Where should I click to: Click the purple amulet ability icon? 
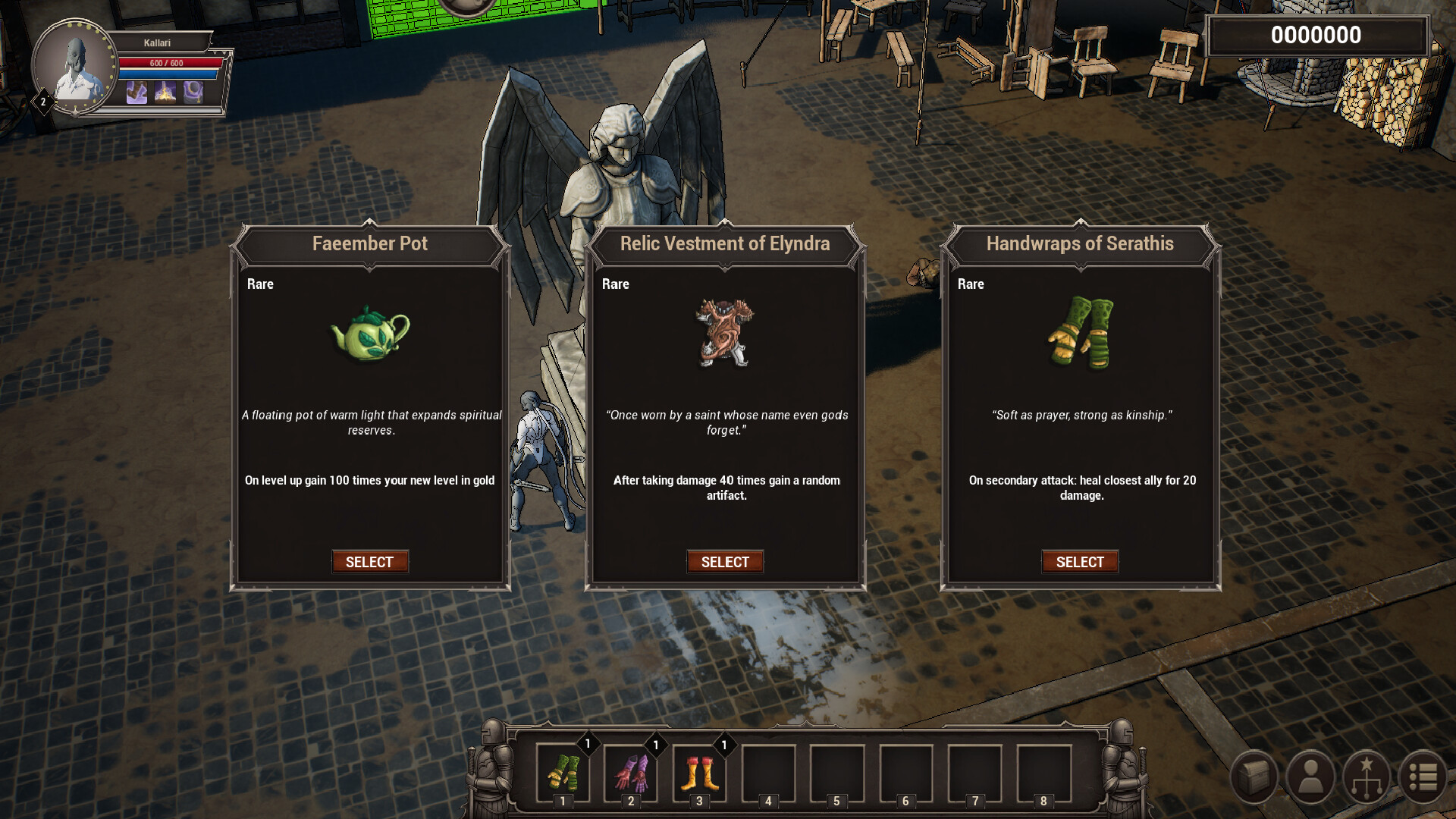[193, 93]
